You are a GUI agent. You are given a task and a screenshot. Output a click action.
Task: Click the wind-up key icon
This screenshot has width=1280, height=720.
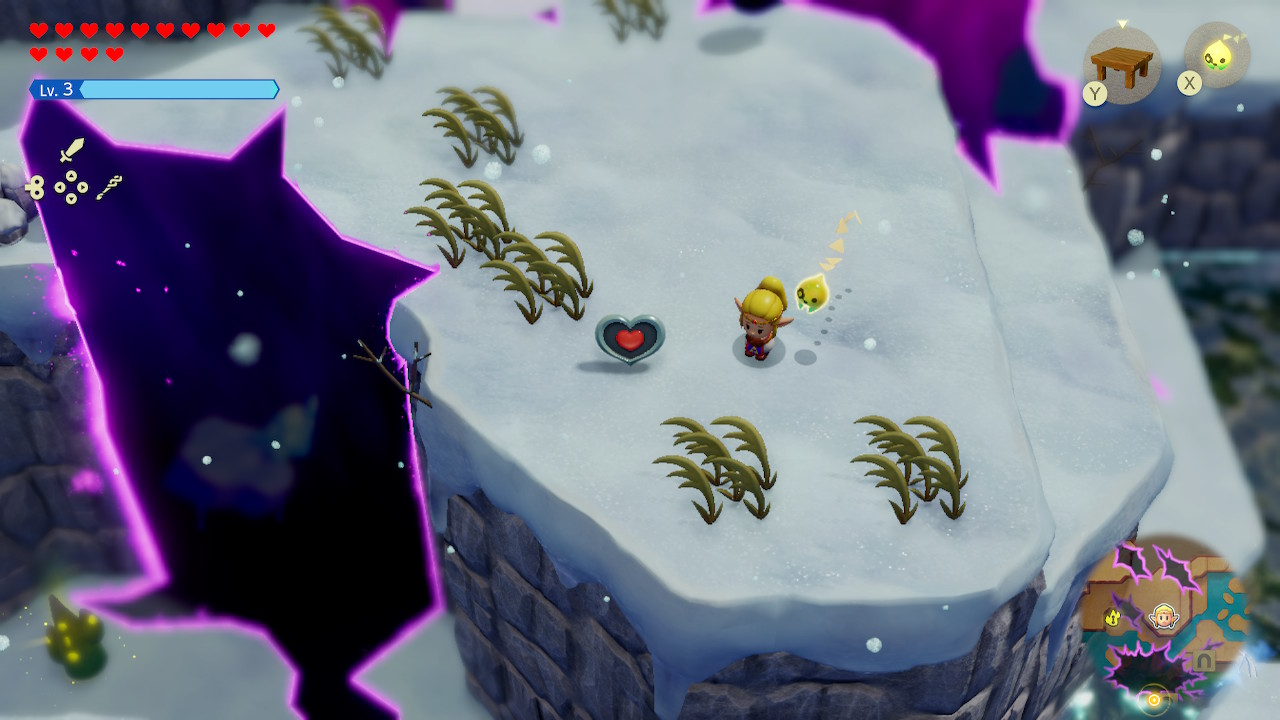(x=36, y=187)
